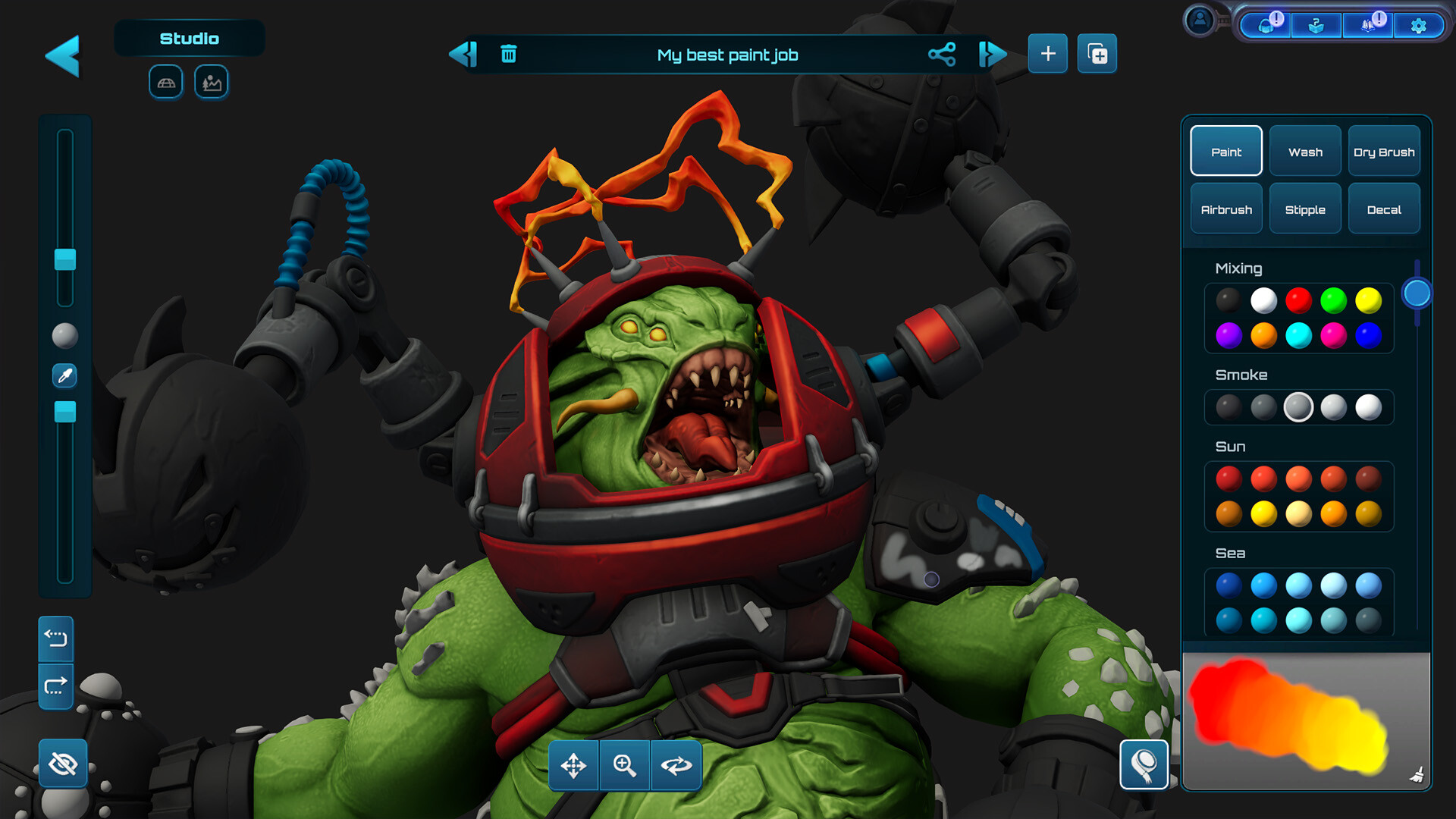
Task: Select the Stipple paint tool
Action: (x=1305, y=209)
